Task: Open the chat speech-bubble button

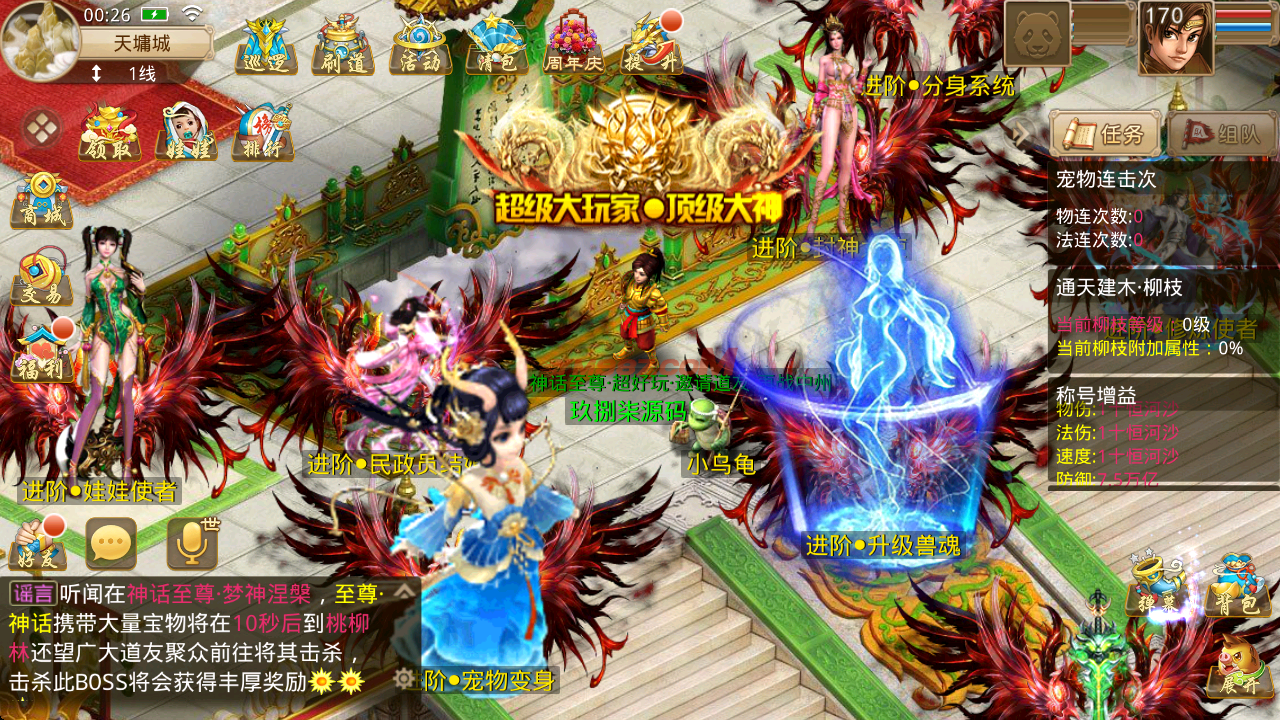Action: click(x=111, y=544)
